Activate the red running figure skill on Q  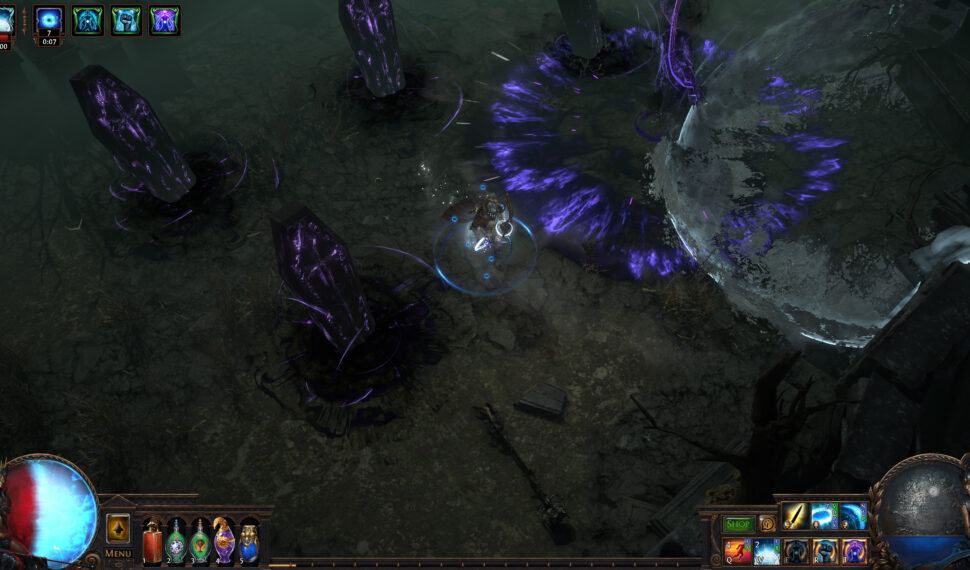coord(737,550)
